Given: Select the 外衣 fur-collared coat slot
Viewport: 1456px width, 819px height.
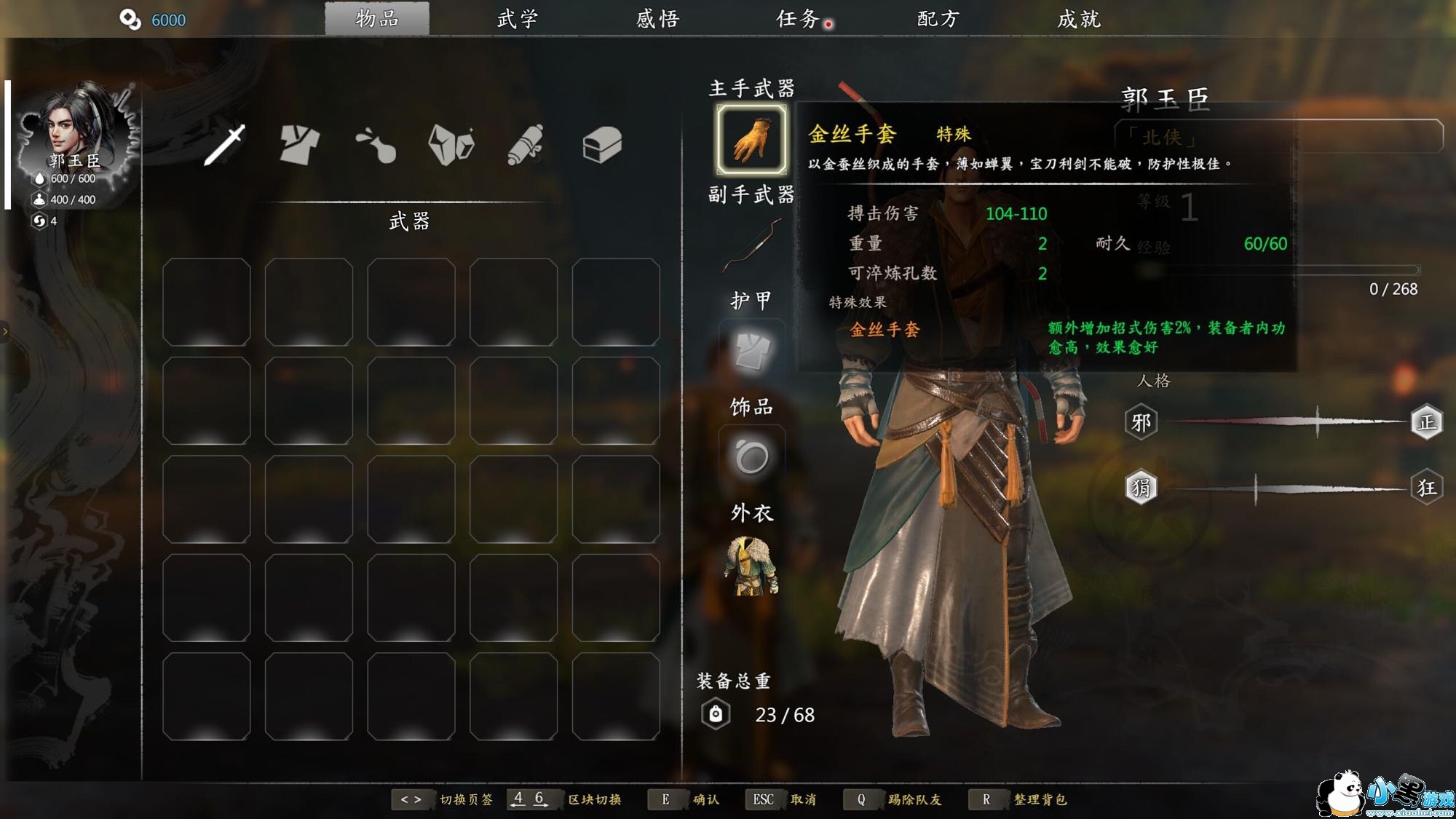Looking at the screenshot, I should pos(751,566).
